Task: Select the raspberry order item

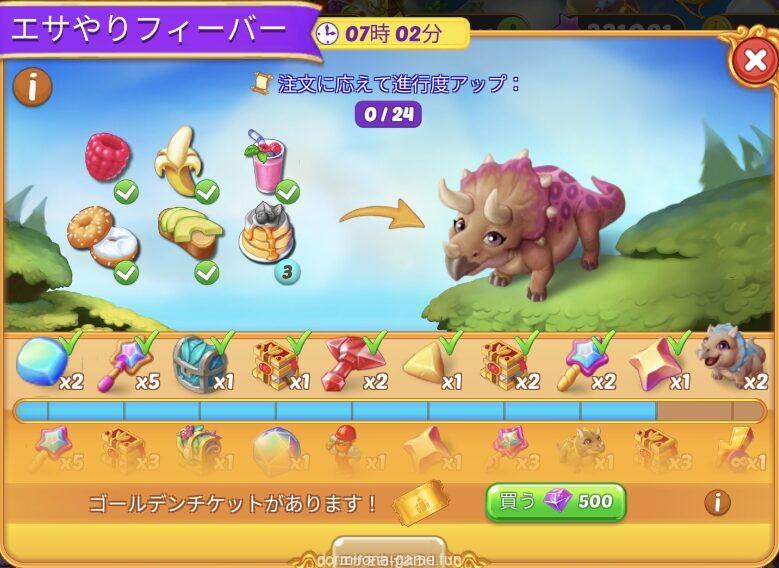Action: coord(107,159)
